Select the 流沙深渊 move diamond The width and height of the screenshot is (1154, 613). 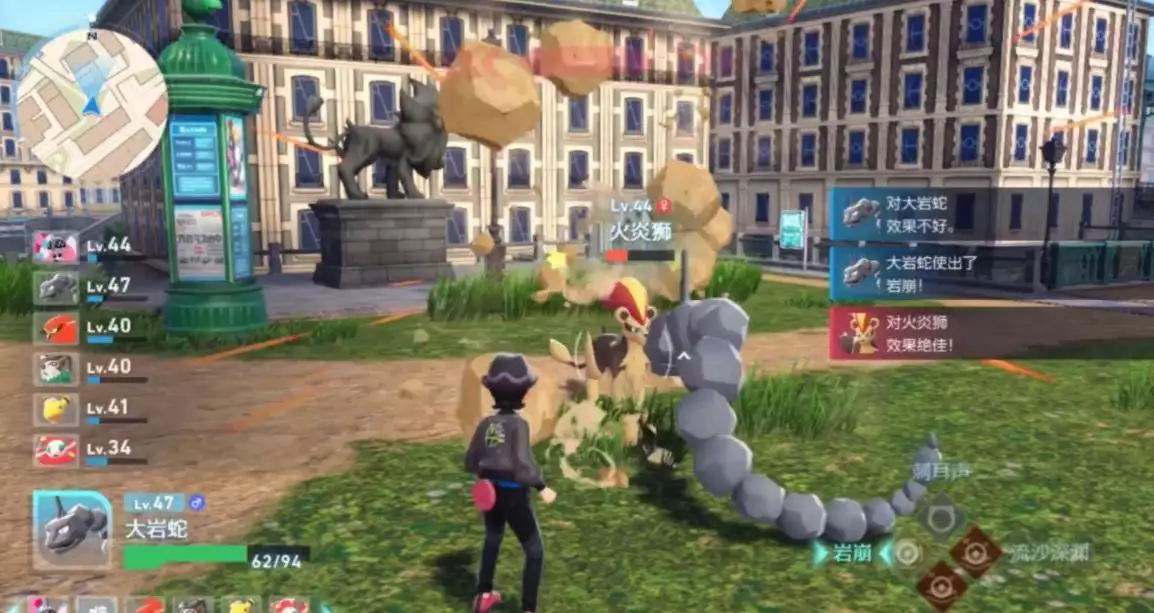point(975,553)
